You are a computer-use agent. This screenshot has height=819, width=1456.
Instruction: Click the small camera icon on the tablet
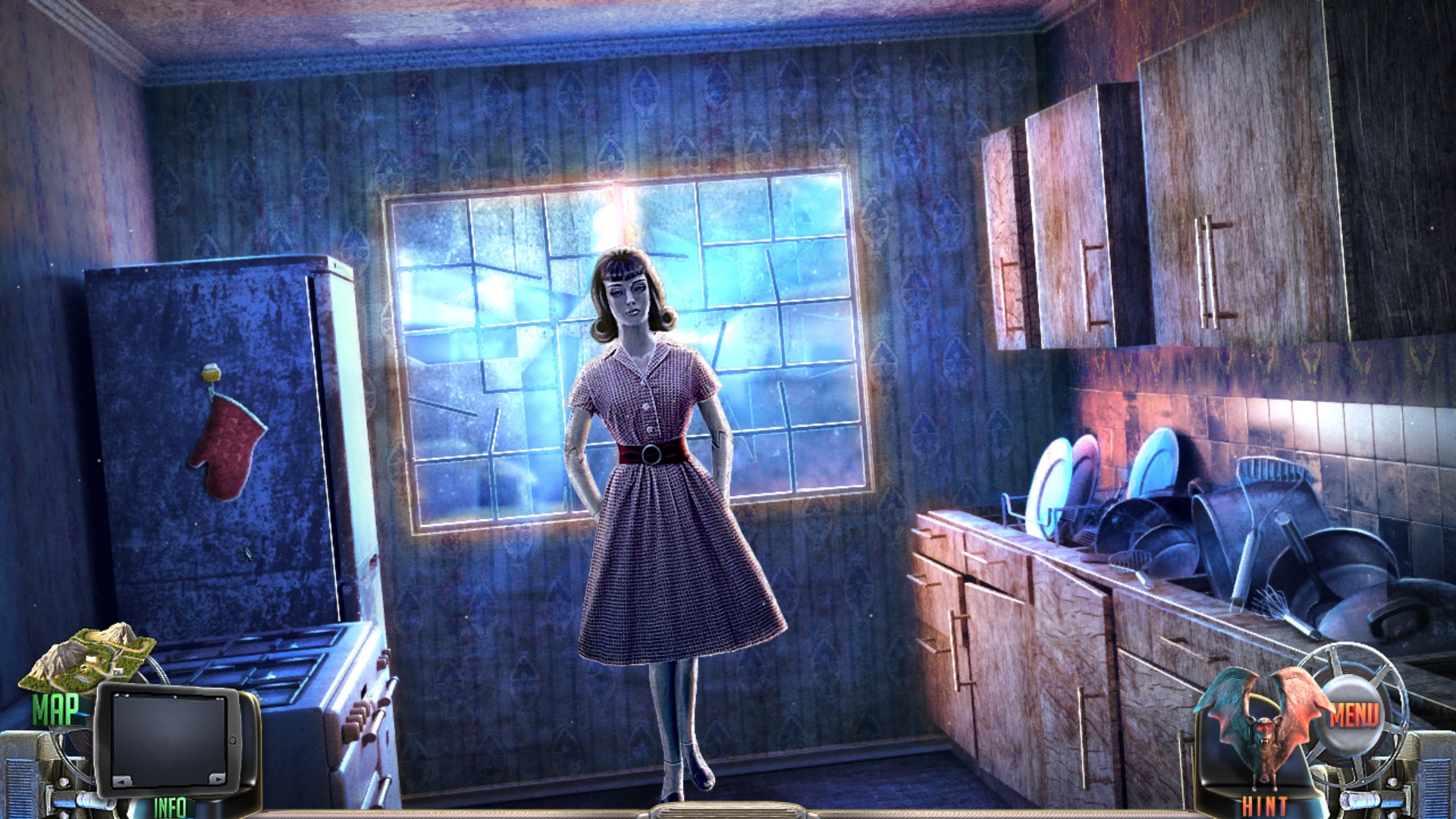point(233,740)
